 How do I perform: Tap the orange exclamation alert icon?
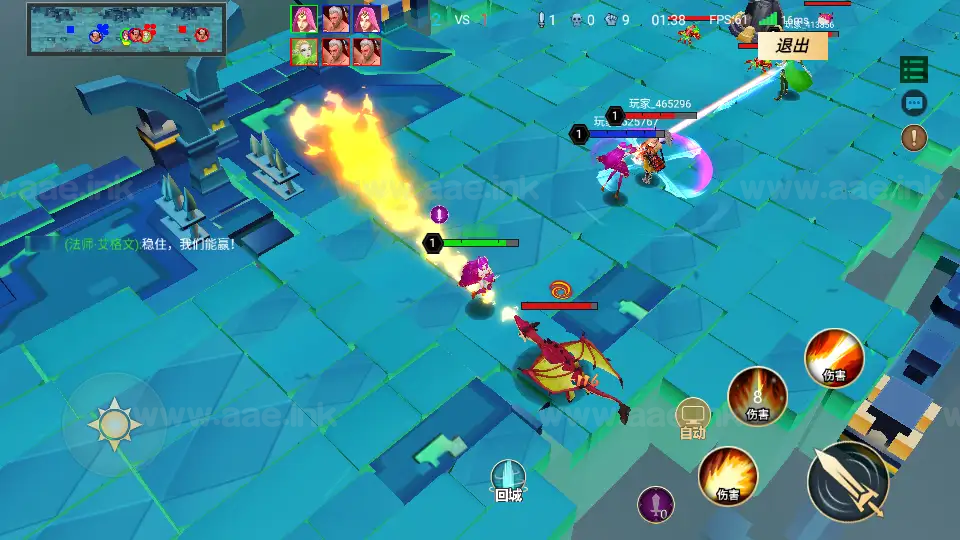click(x=914, y=137)
